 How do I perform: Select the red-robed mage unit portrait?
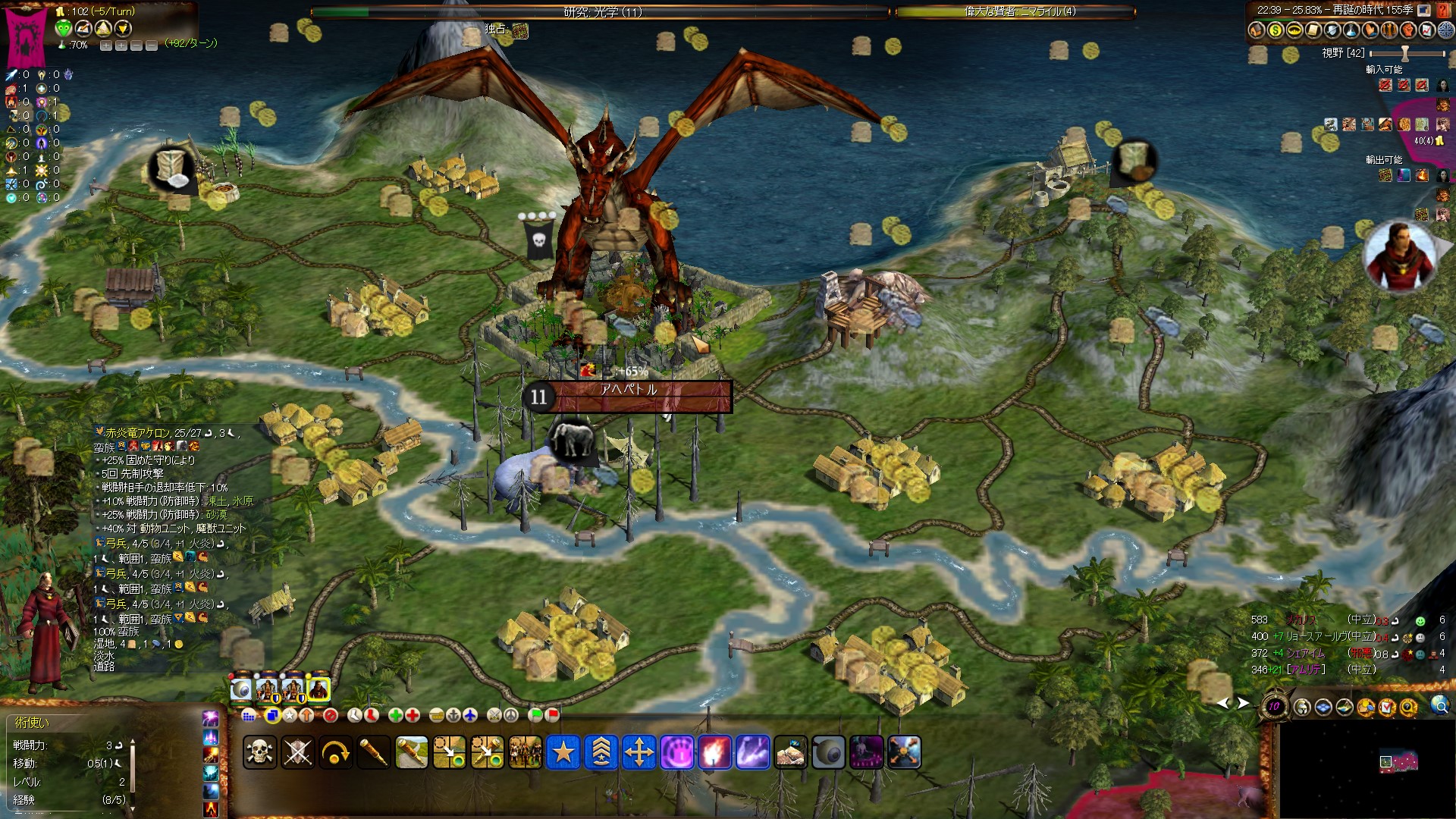pyautogui.click(x=318, y=689)
